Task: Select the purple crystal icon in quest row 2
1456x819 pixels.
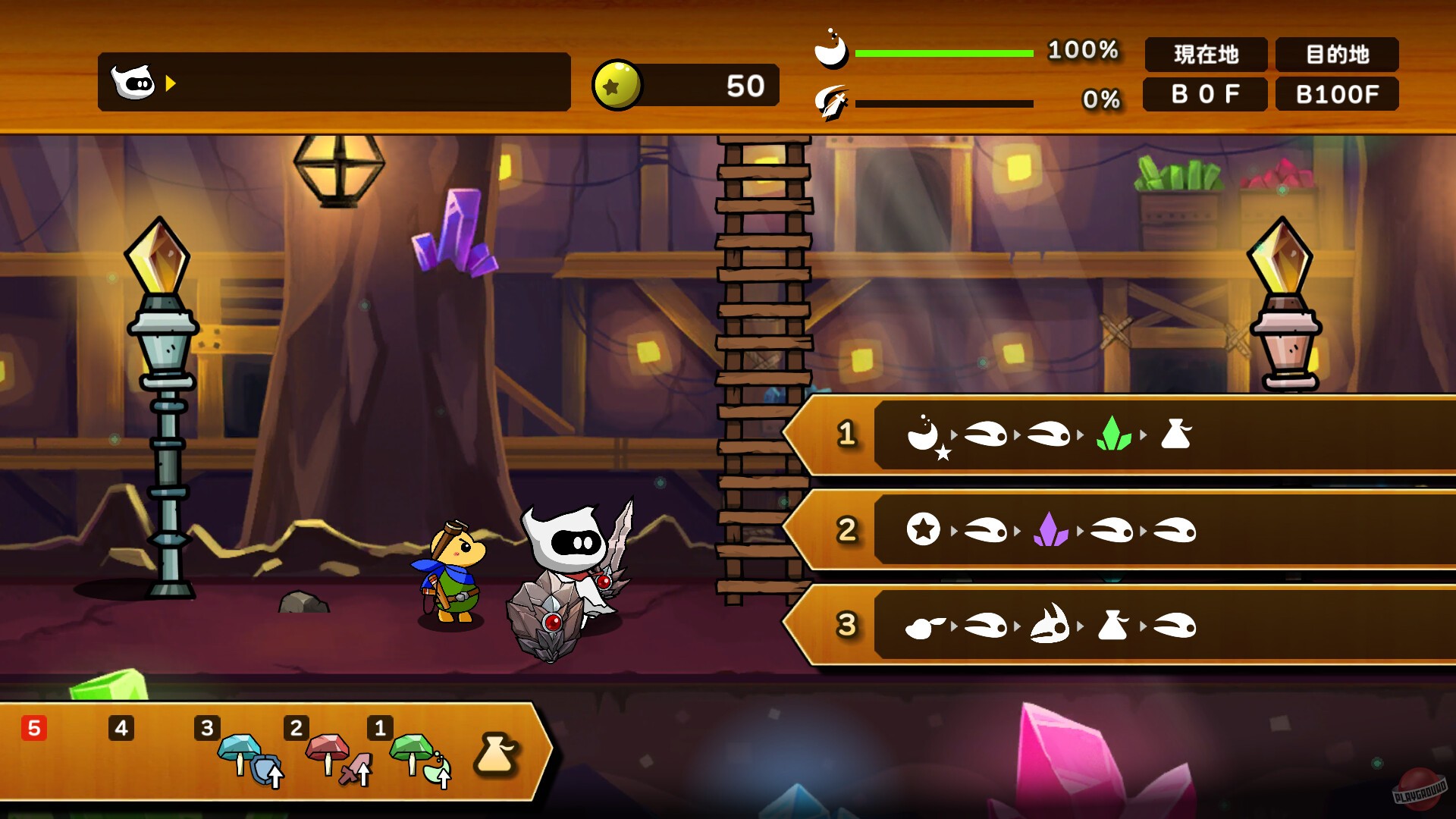Action: (x=1052, y=530)
